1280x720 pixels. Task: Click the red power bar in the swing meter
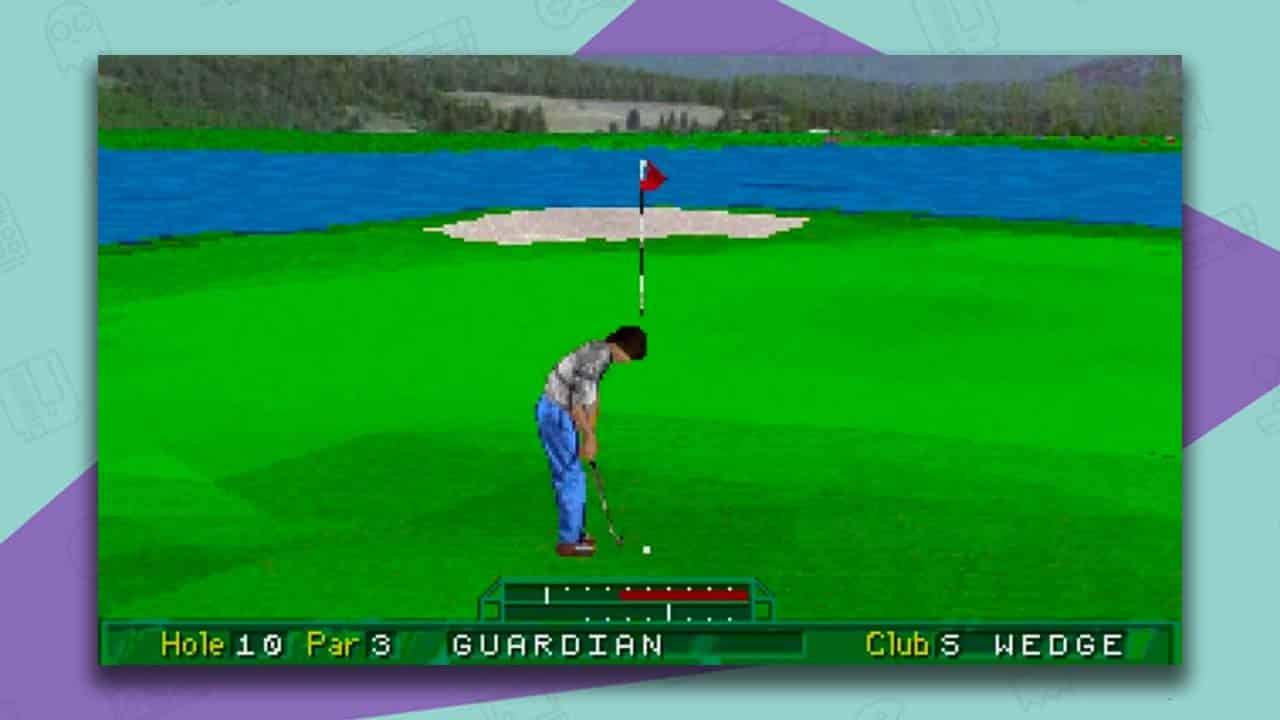[683, 595]
